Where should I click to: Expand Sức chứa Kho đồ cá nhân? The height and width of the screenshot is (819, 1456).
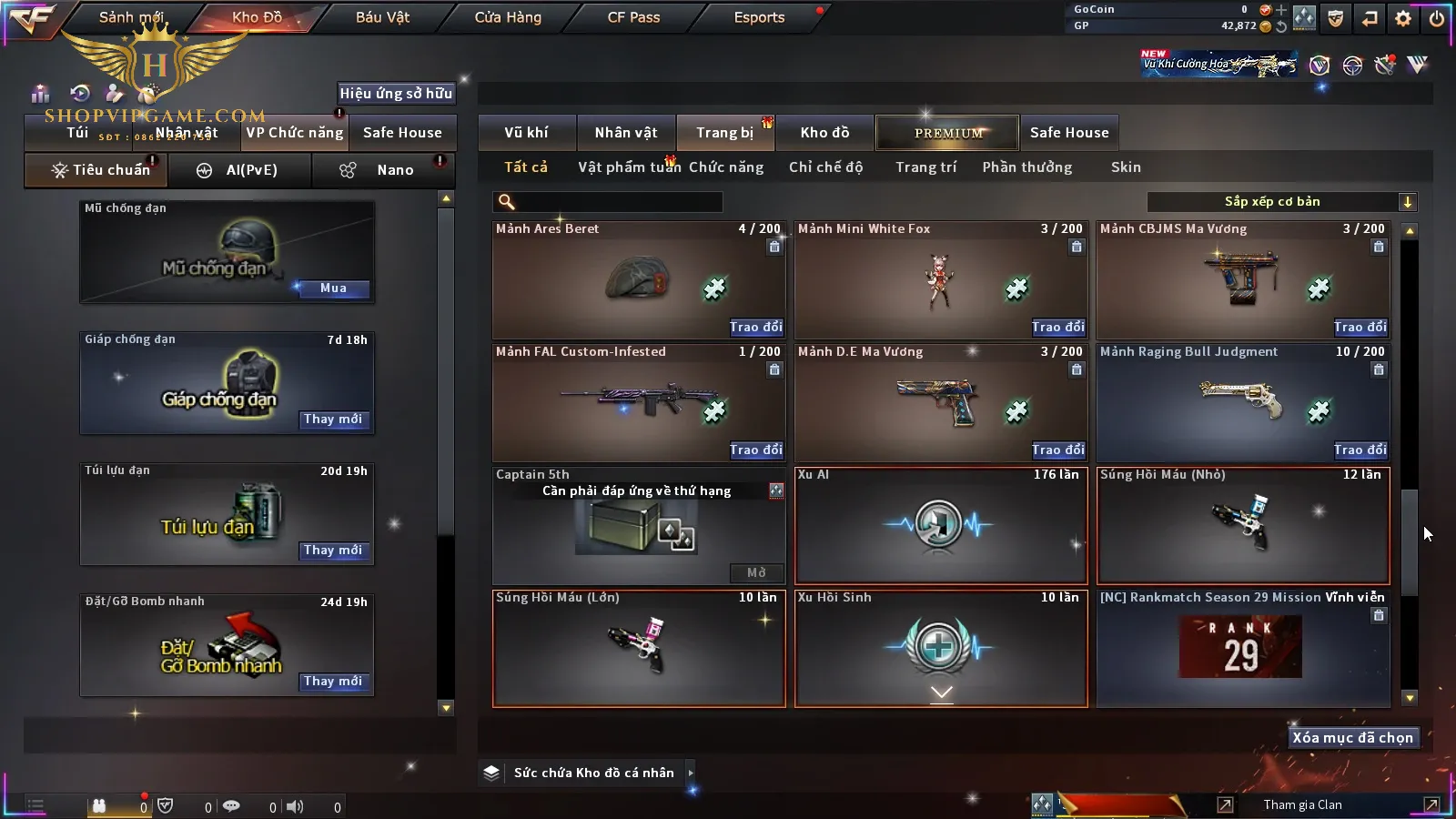click(x=591, y=773)
